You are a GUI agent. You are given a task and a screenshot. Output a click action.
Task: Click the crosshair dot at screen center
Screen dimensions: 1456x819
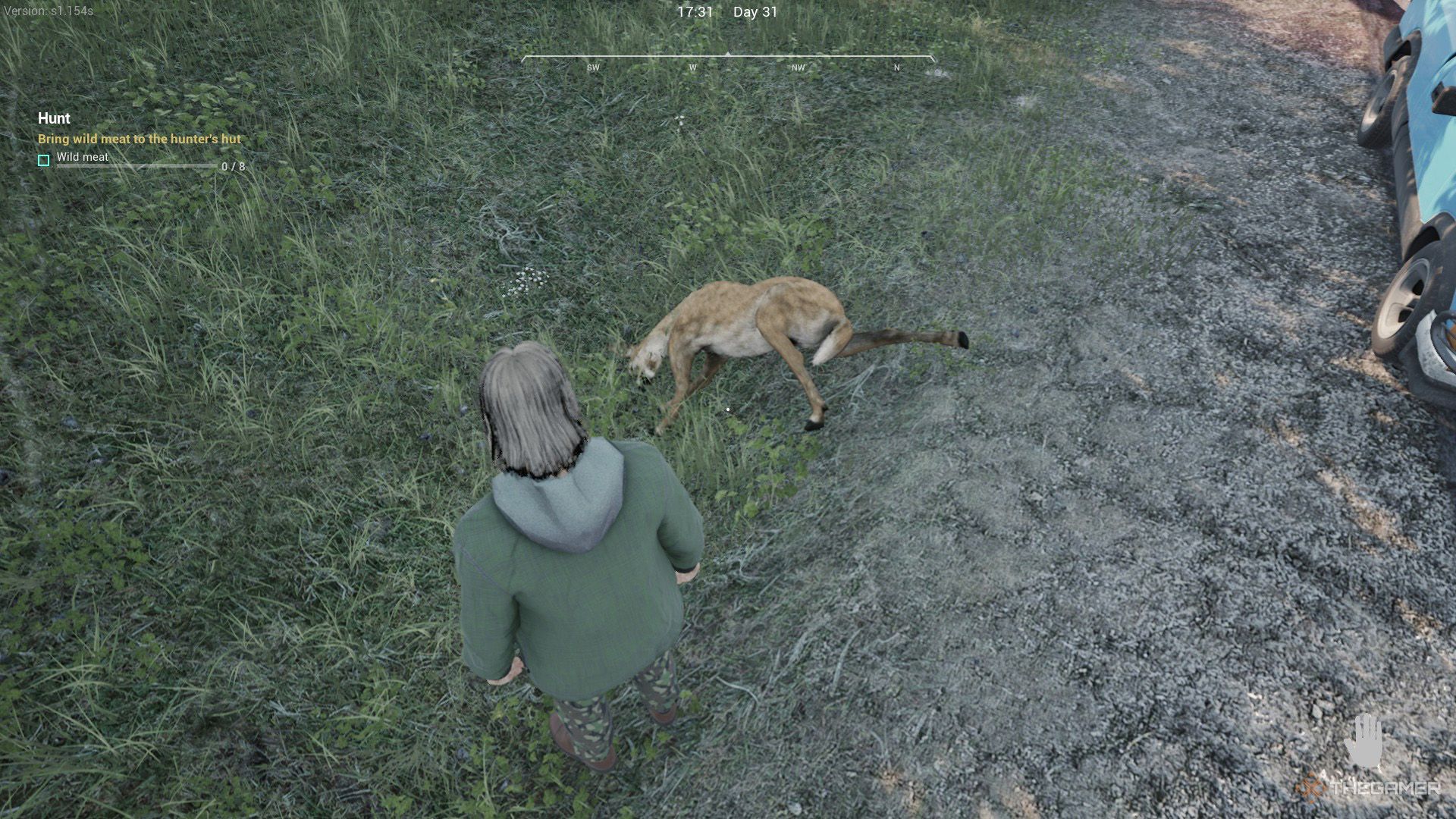pyautogui.click(x=728, y=409)
